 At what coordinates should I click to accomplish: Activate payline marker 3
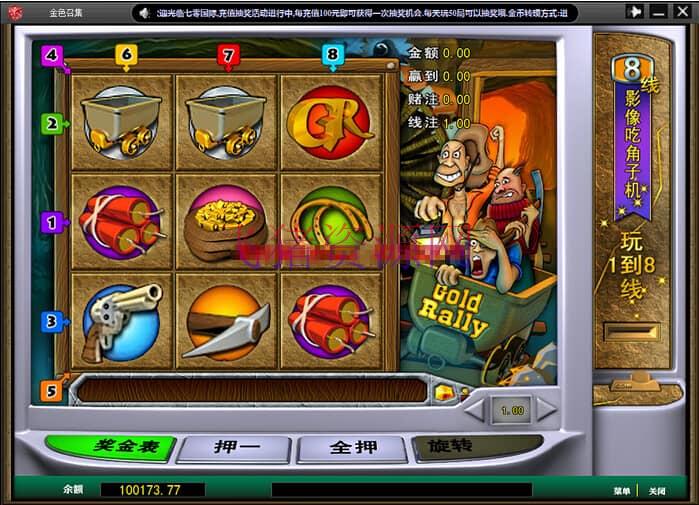[51, 321]
